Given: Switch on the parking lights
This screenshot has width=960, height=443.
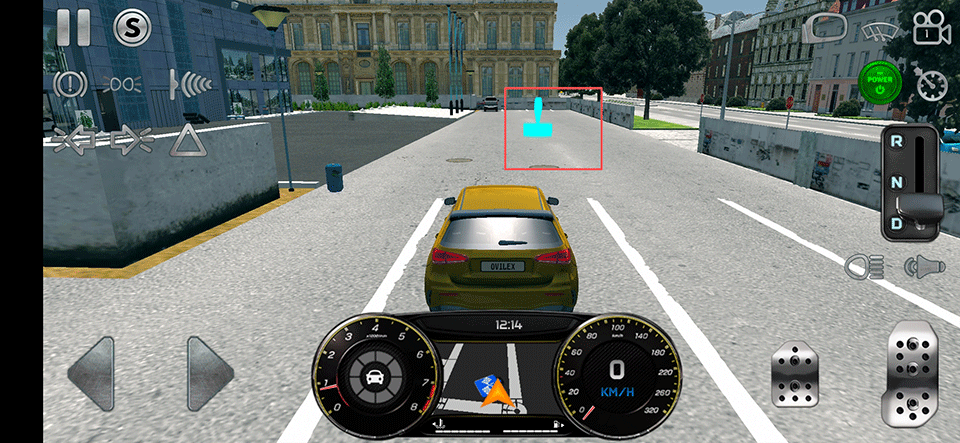Looking at the screenshot, I should pyautogui.click(x=125, y=83).
